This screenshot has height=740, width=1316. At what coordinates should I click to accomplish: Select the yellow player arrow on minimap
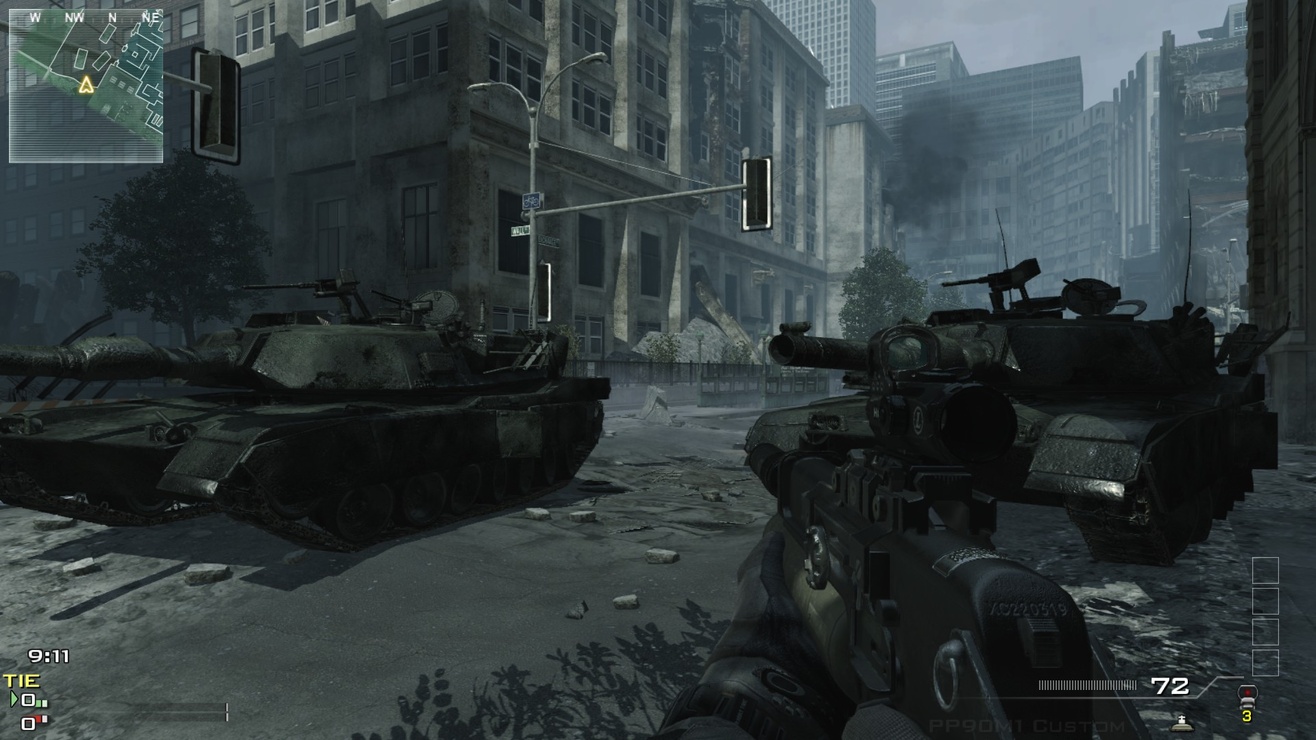click(87, 86)
